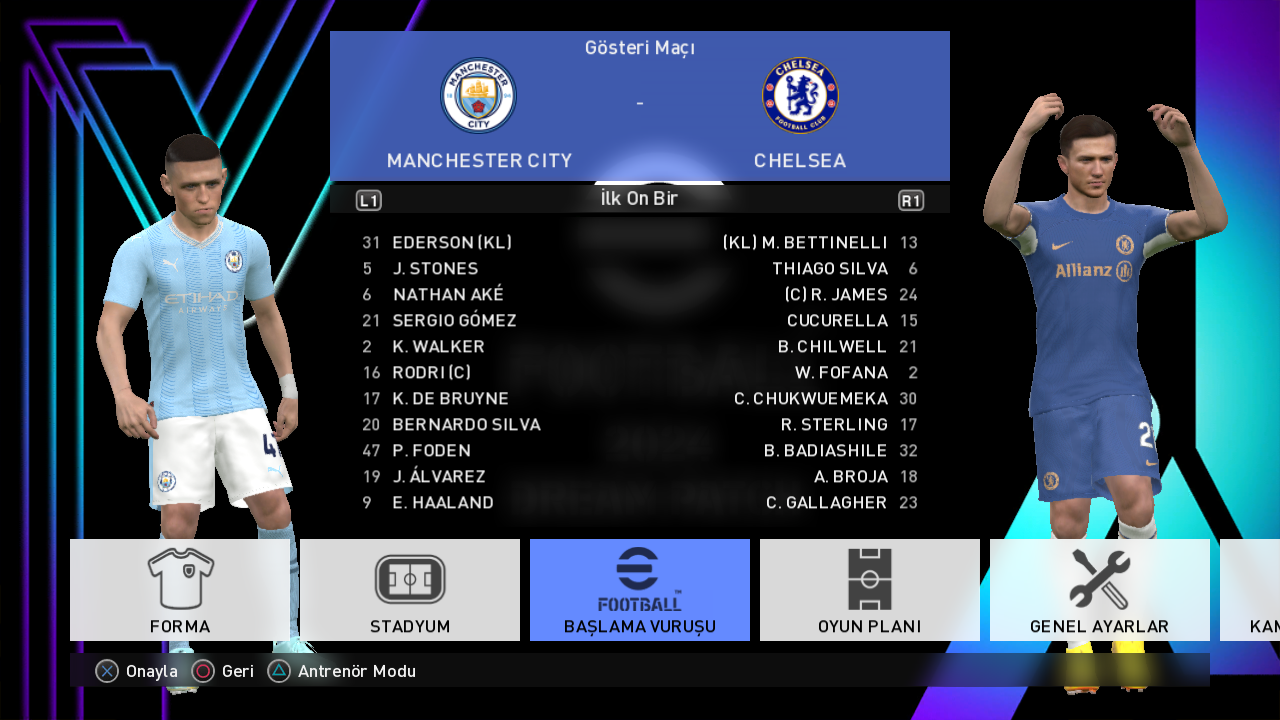The image size is (1280, 720).
Task: Select the Stadyum menu tile
Action: point(410,590)
